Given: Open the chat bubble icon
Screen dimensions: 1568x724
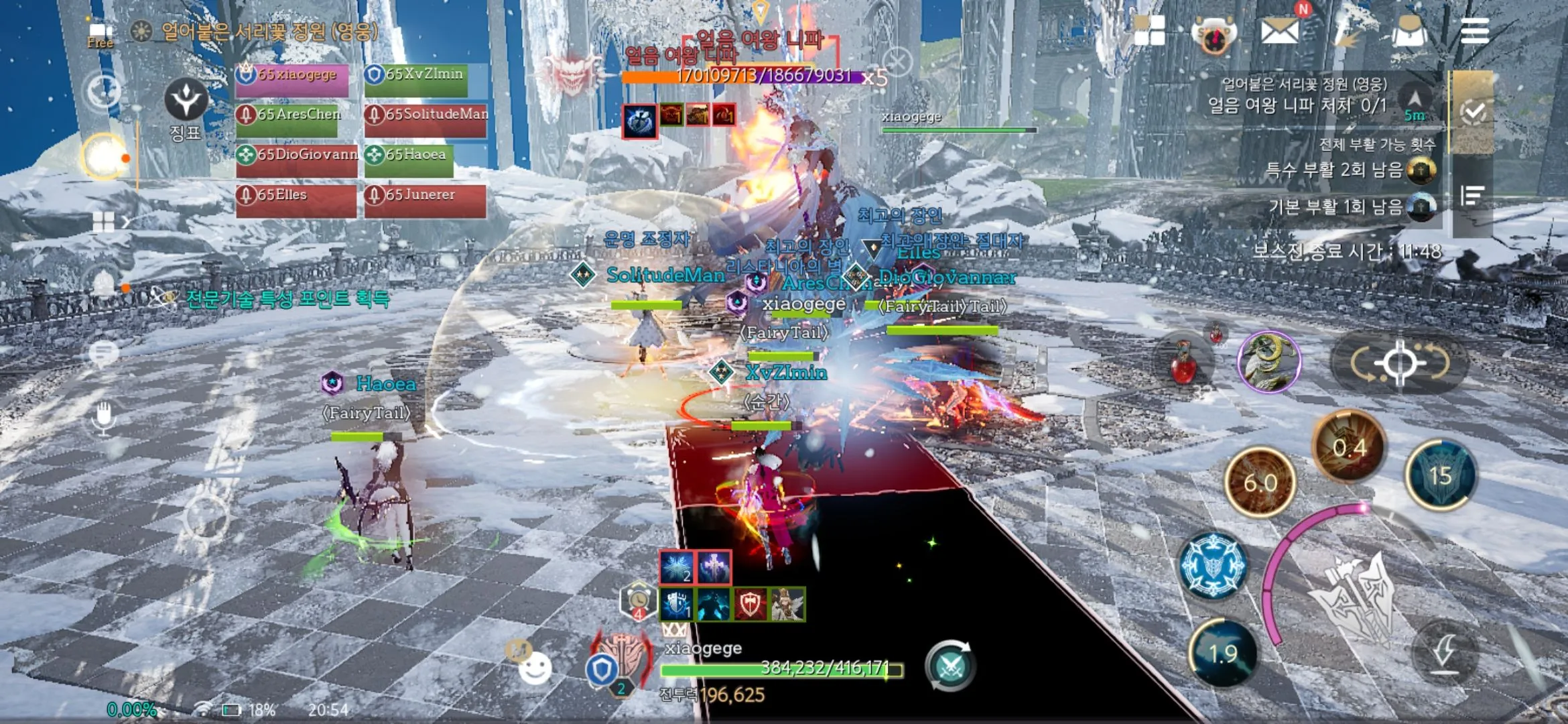Looking at the screenshot, I should pos(103,353).
